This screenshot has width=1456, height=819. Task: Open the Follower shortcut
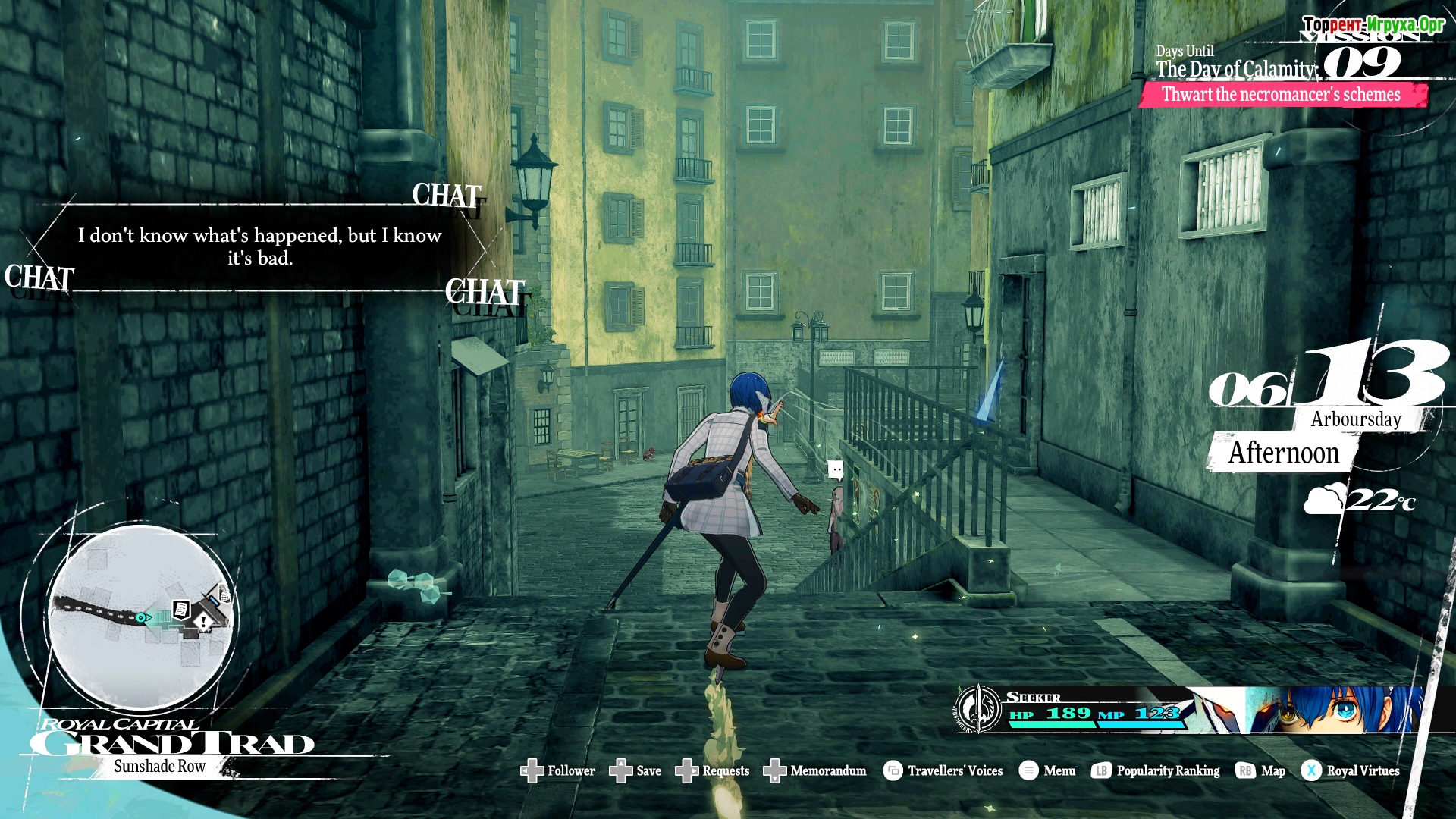558,770
